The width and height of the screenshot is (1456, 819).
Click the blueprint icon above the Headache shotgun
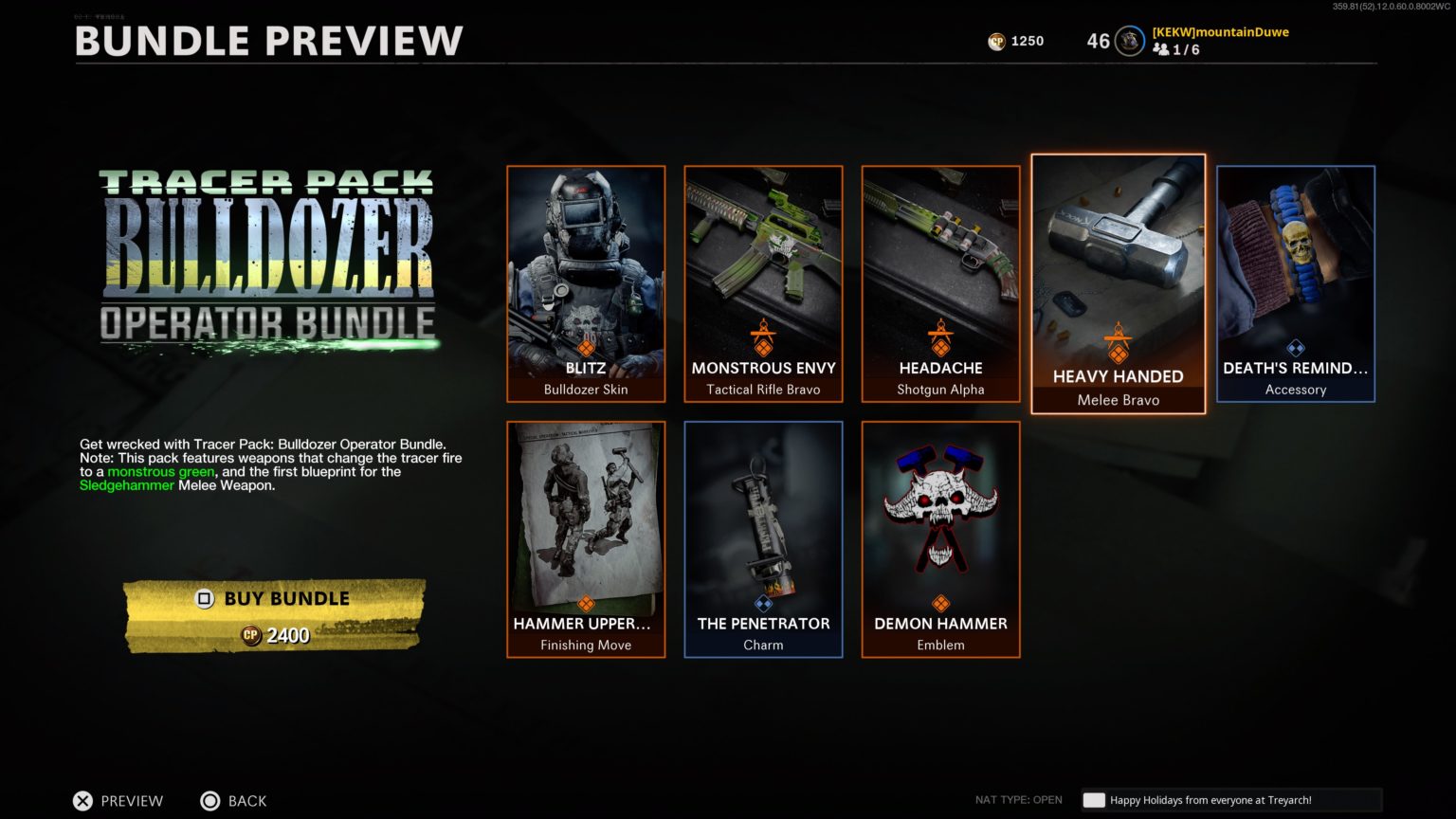coord(939,339)
